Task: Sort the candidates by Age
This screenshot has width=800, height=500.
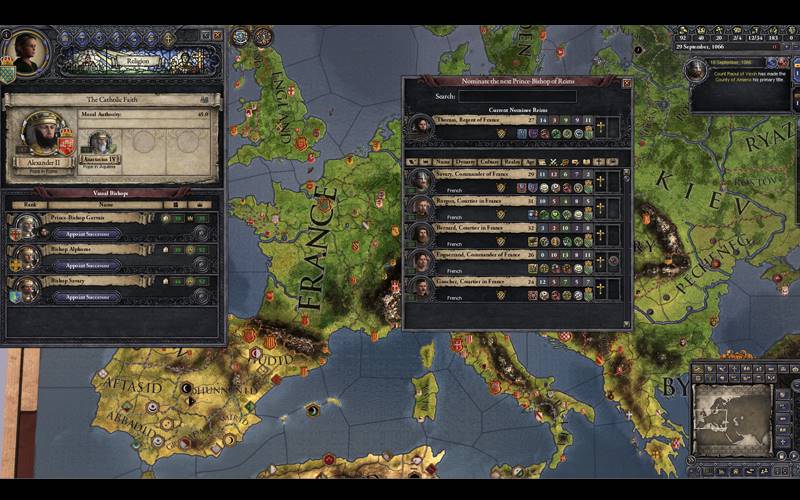Action: 528,160
